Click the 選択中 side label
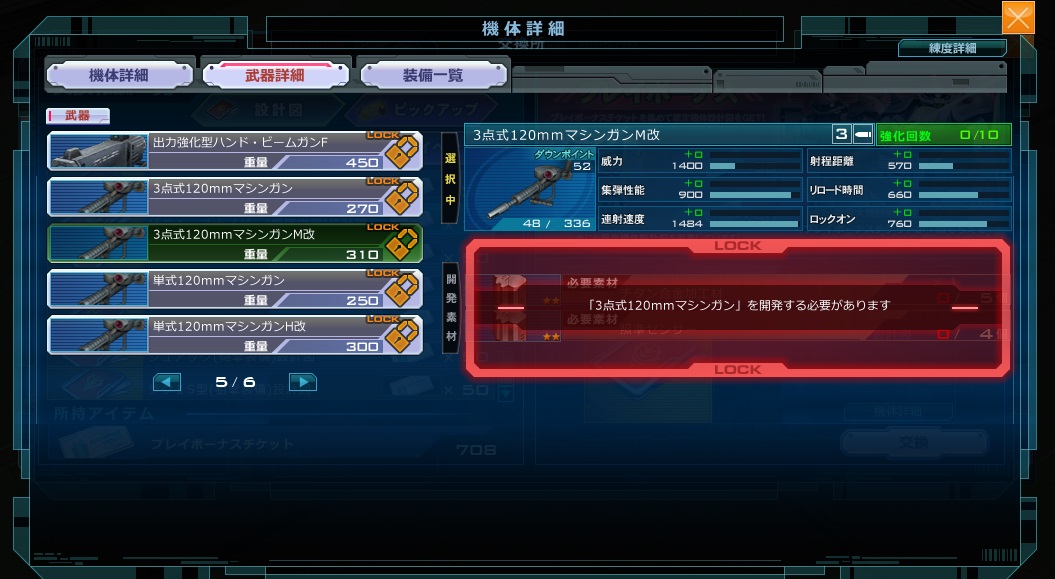 450,178
